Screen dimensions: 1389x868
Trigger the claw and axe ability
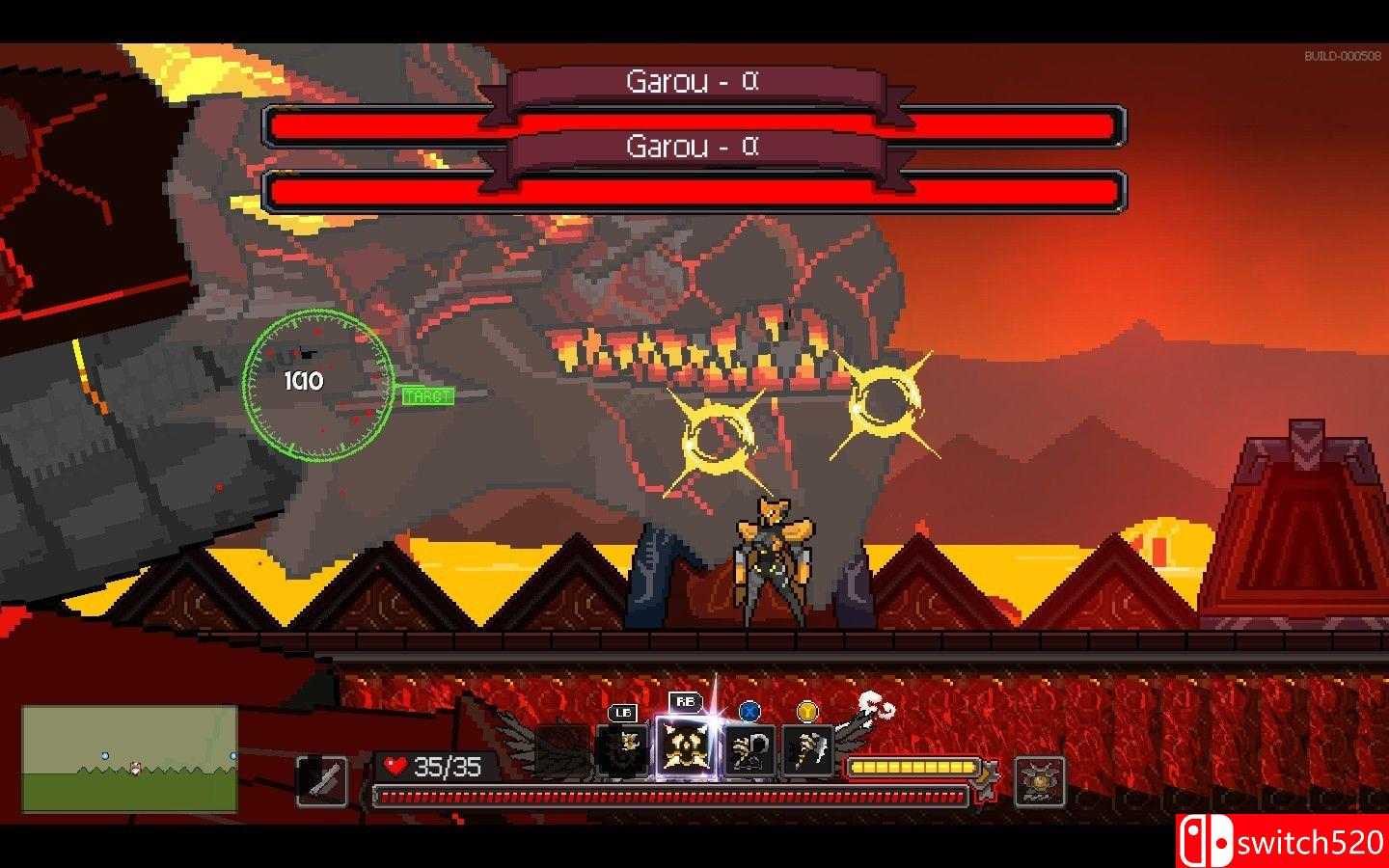[x=806, y=750]
